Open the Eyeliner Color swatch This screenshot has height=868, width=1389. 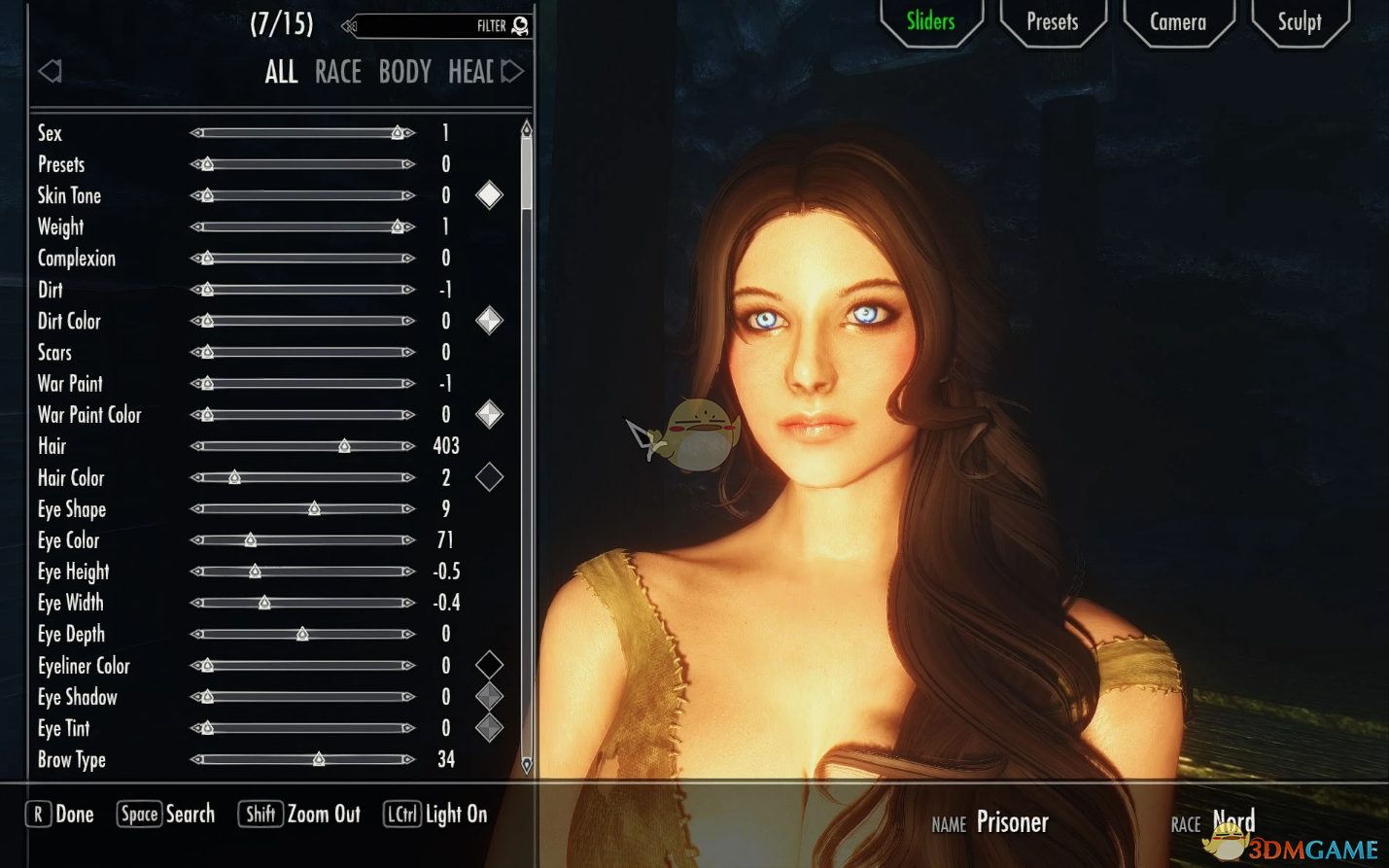point(489,665)
